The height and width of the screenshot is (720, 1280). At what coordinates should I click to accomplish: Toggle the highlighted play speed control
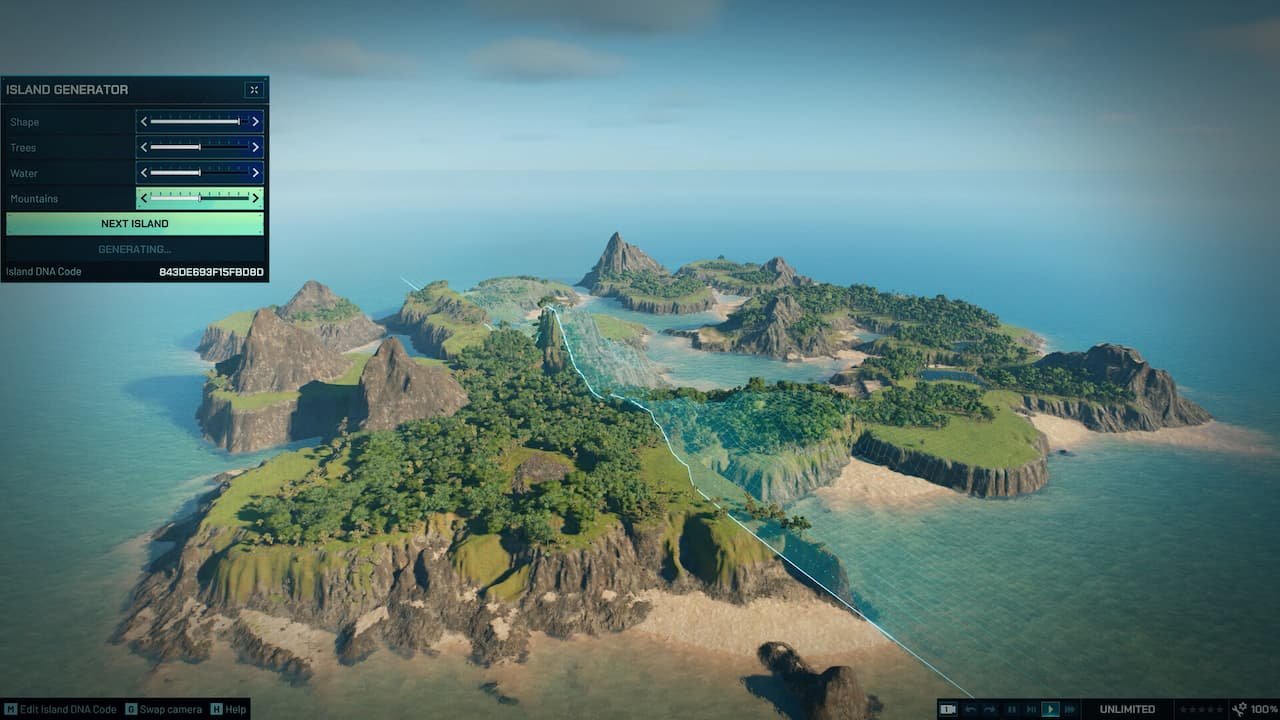point(1052,709)
